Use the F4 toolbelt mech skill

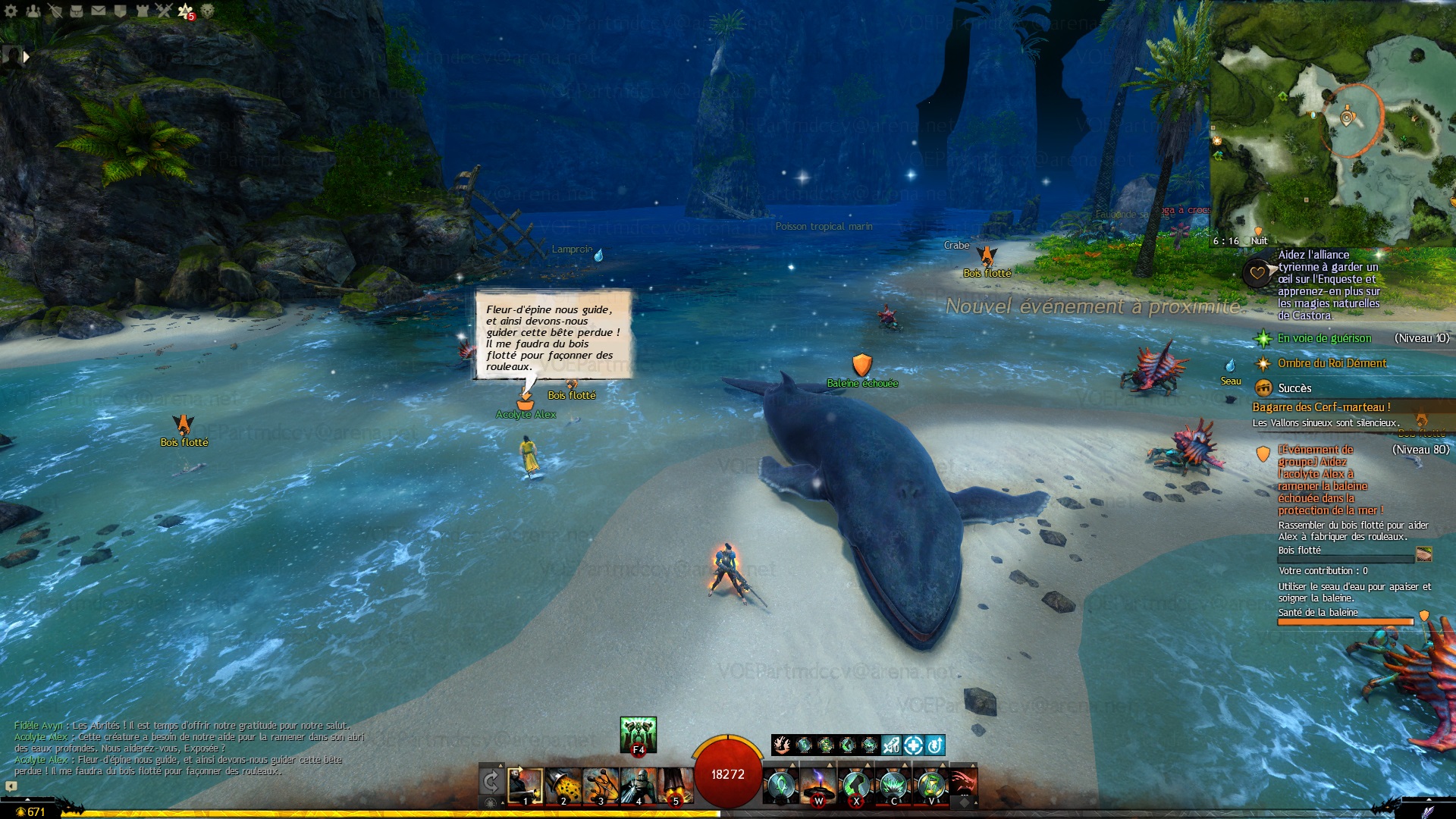[638, 734]
